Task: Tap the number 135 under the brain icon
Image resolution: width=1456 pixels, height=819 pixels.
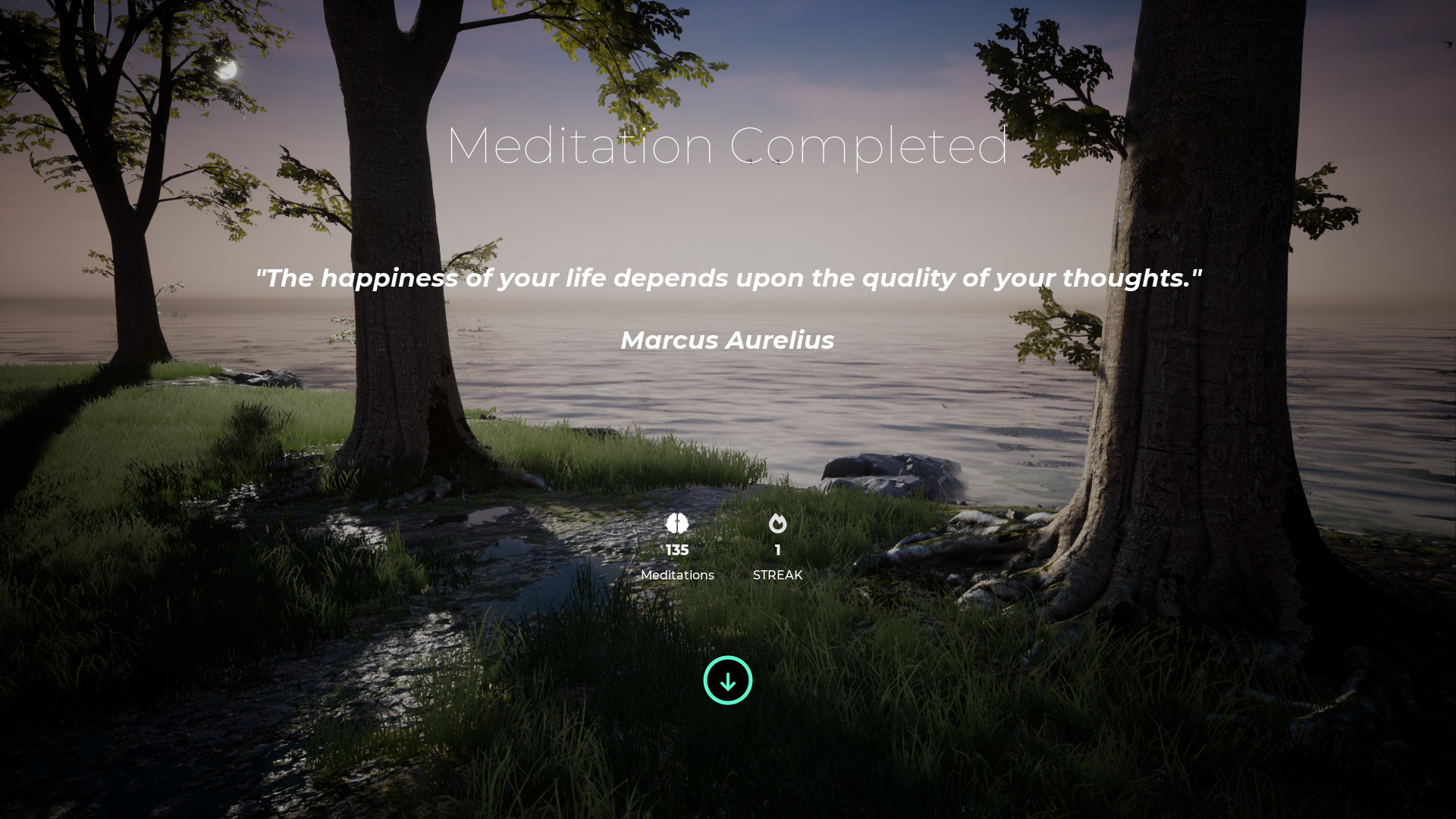Action: pyautogui.click(x=677, y=550)
